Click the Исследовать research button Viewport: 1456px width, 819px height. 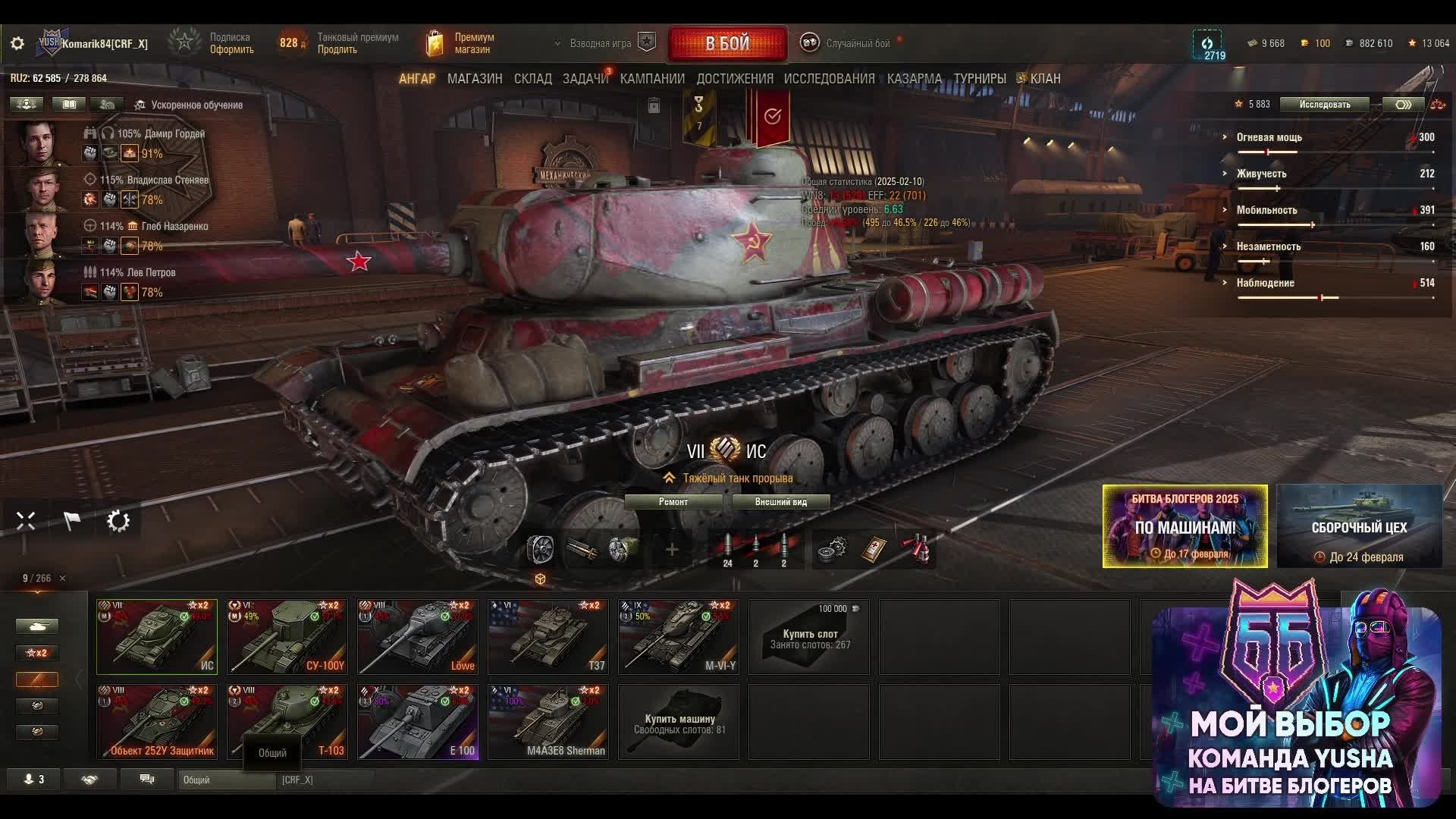point(1324,105)
